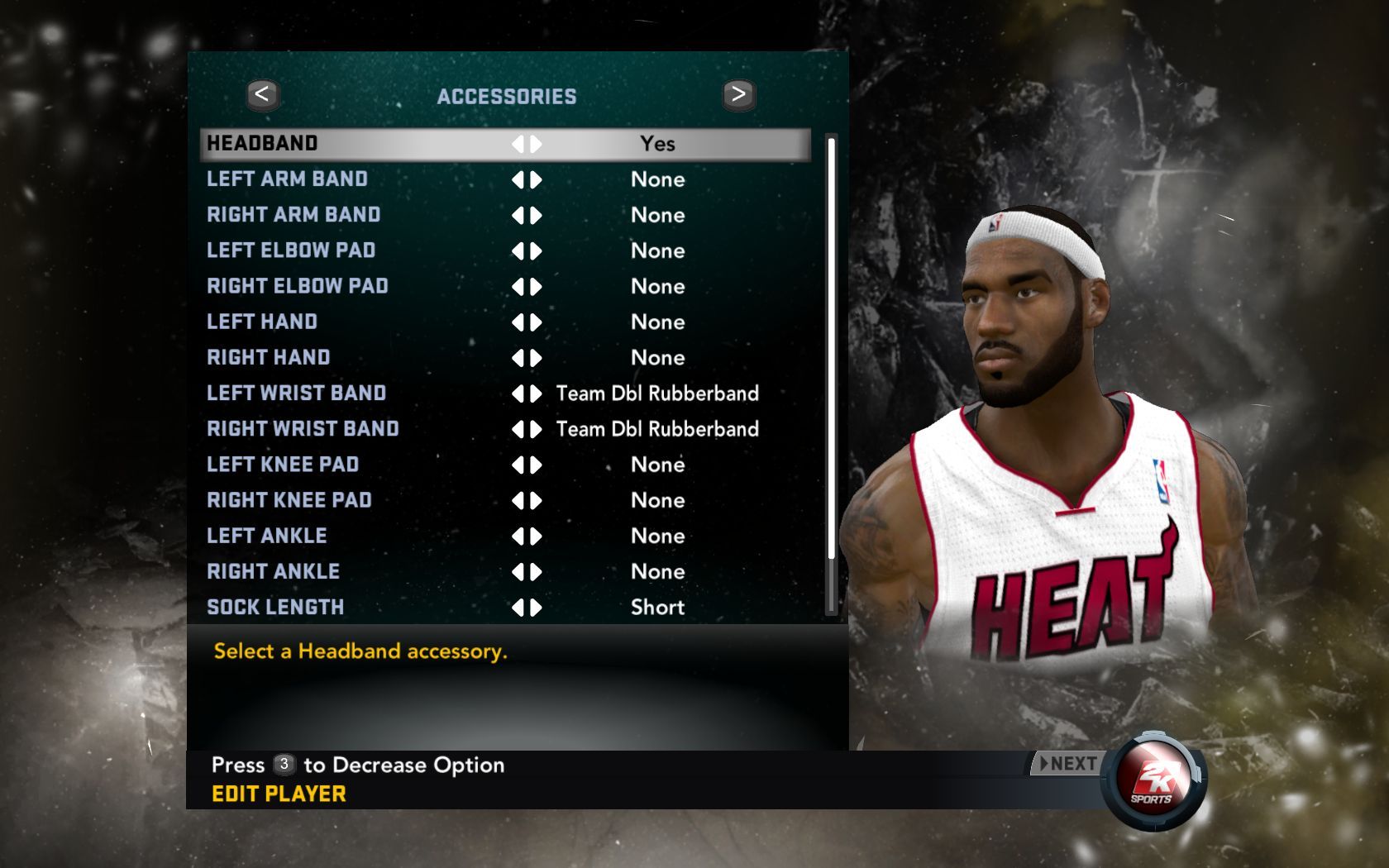This screenshot has height=868, width=1389.
Task: Choose the Left Knee Pad entry
Action: 283,464
